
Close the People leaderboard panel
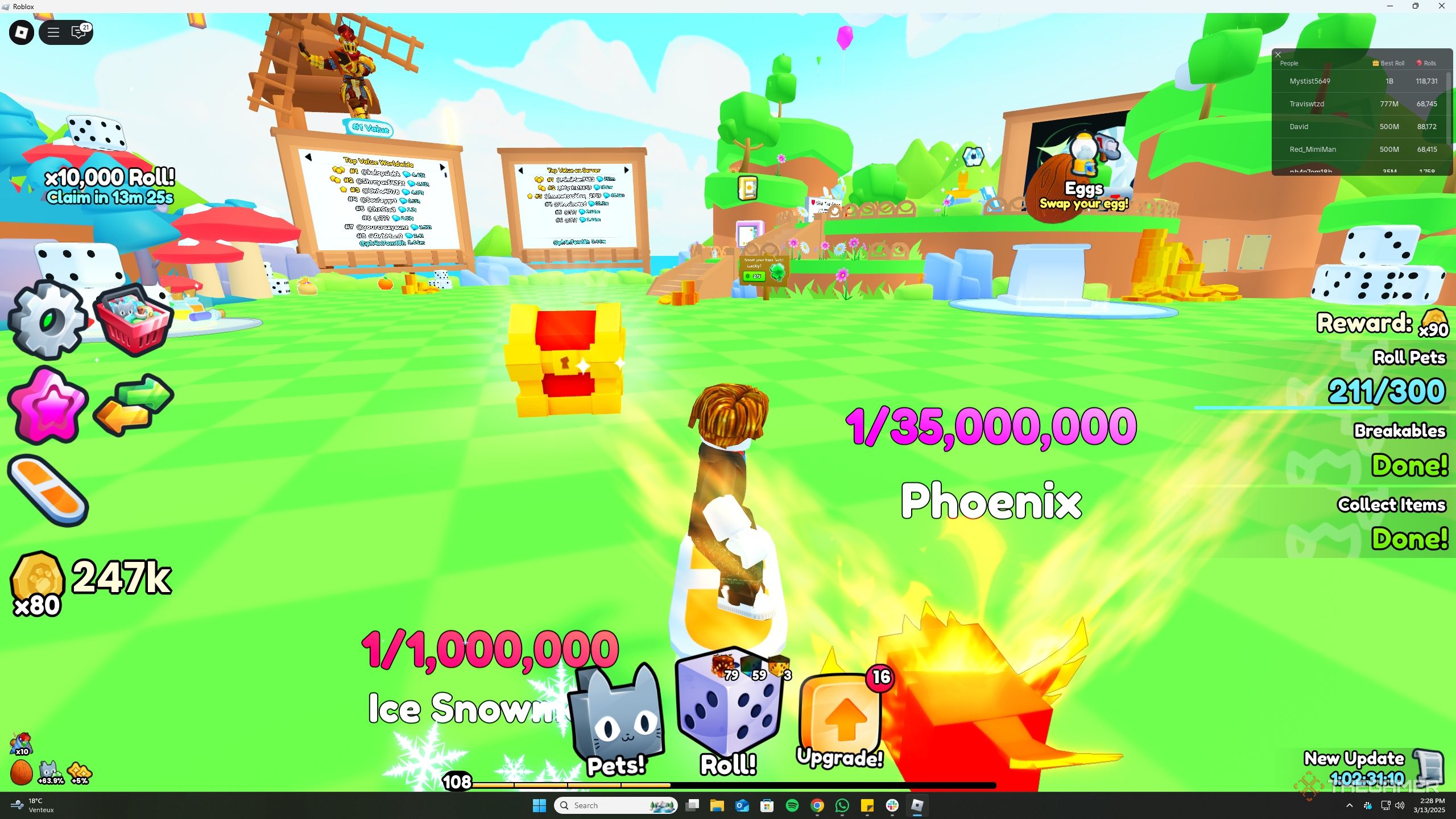pos(1278,54)
